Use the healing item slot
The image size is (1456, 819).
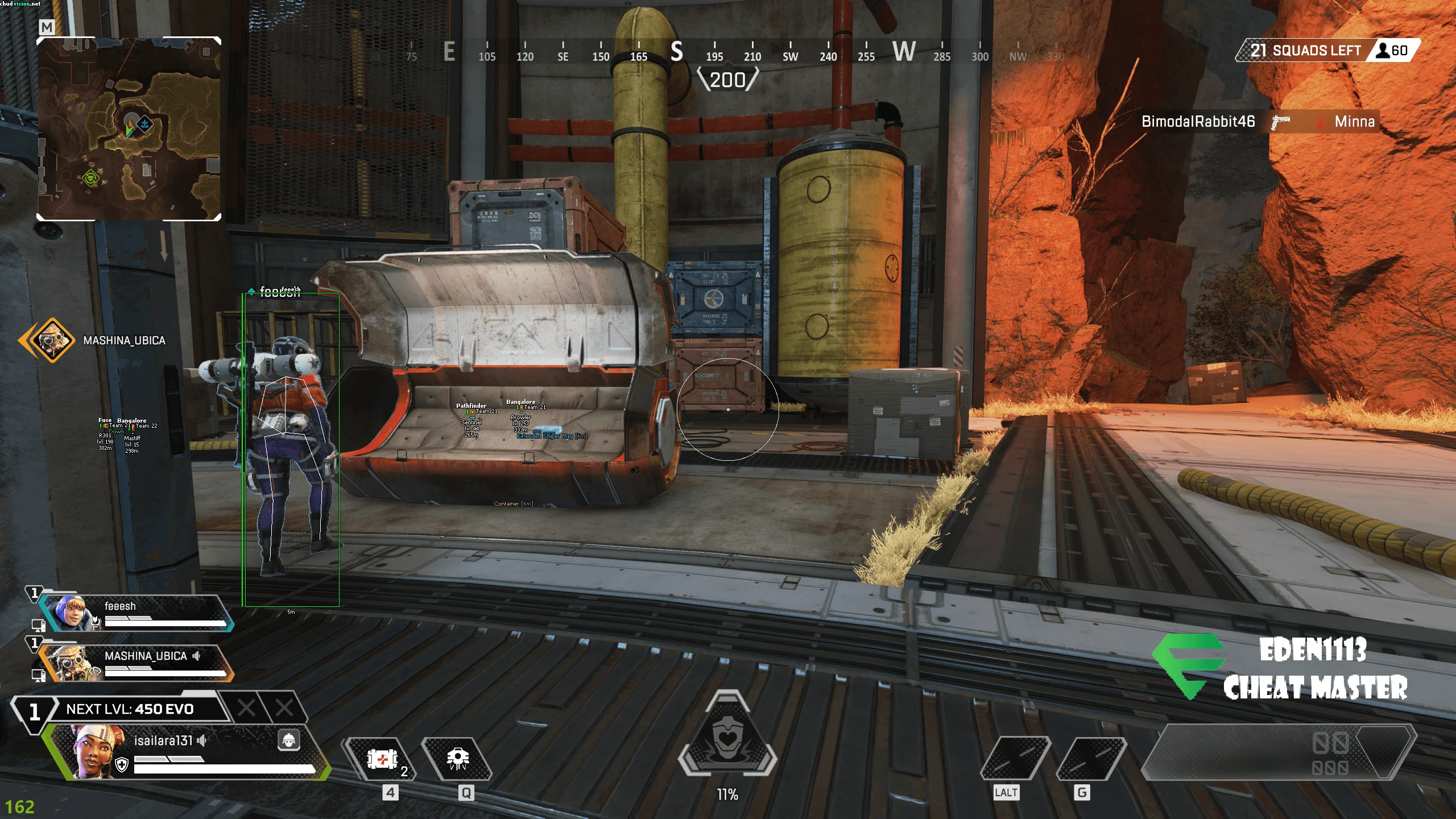[x=382, y=759]
